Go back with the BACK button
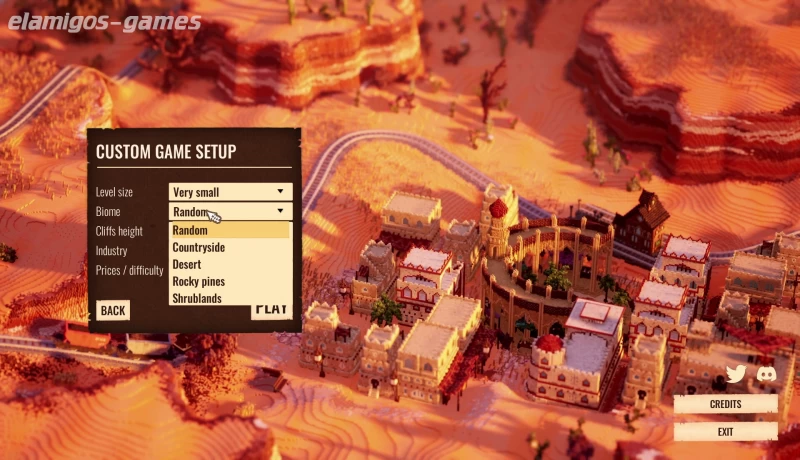Viewport: 800px width, 460px height. [113, 310]
